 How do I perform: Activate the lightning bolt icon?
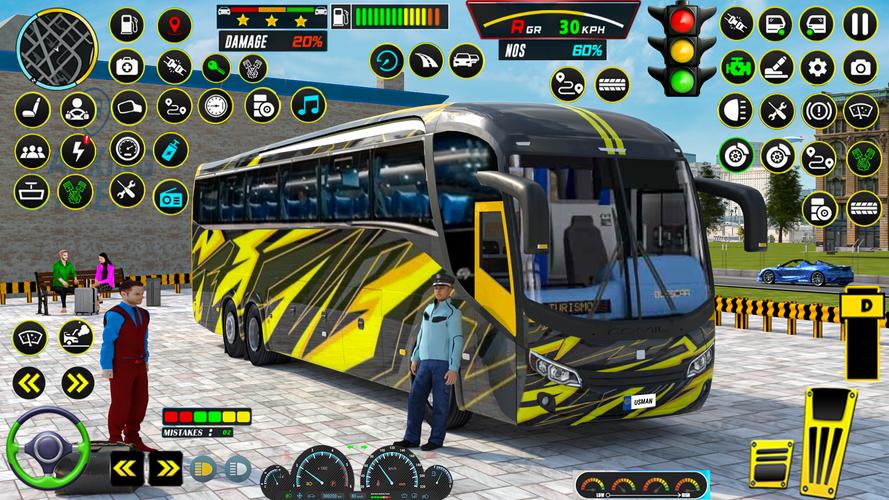78,151
